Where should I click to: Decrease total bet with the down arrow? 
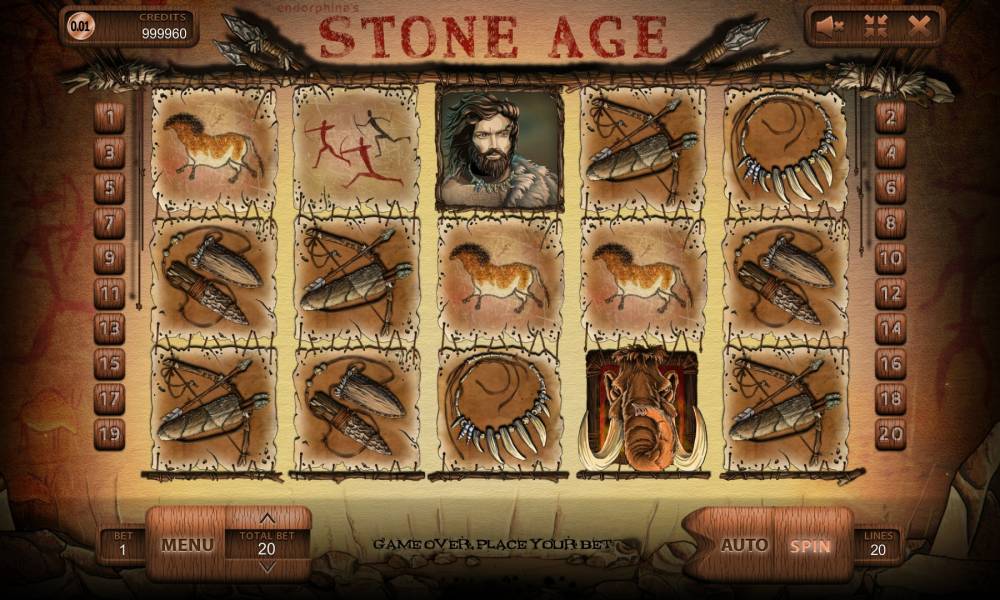267,567
